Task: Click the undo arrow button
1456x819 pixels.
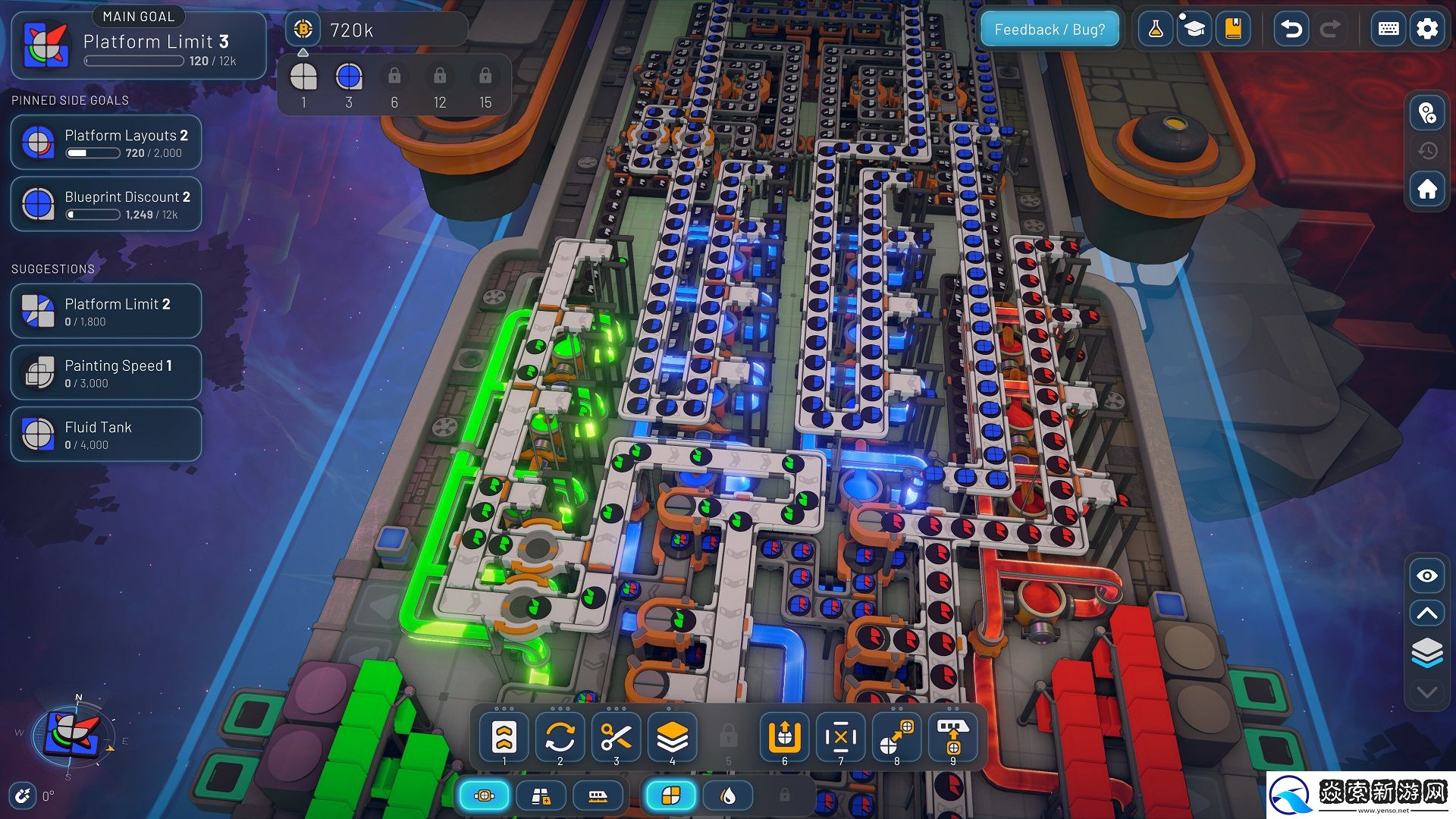Action: [x=1291, y=30]
